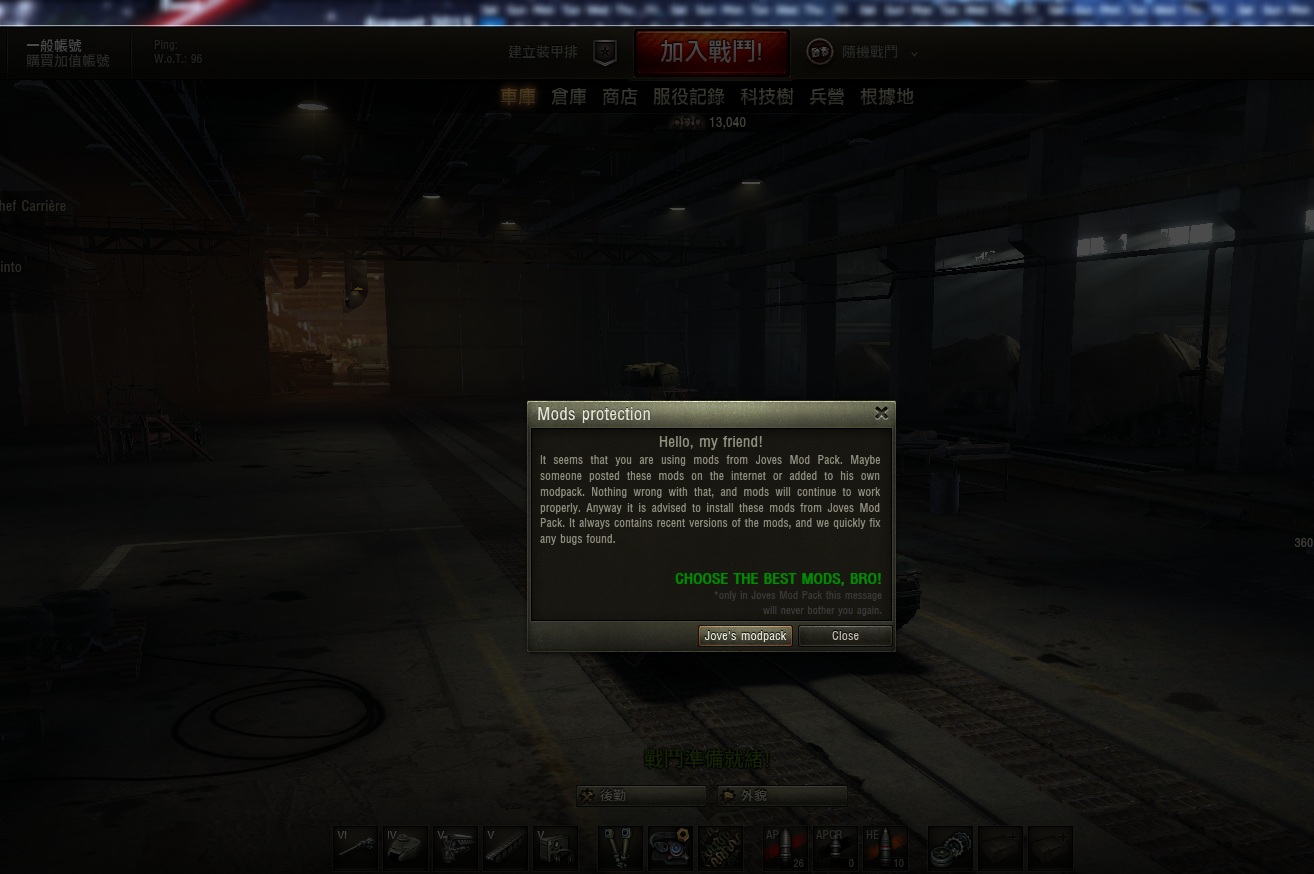Open the 科技樹 tech tree tab

767,97
